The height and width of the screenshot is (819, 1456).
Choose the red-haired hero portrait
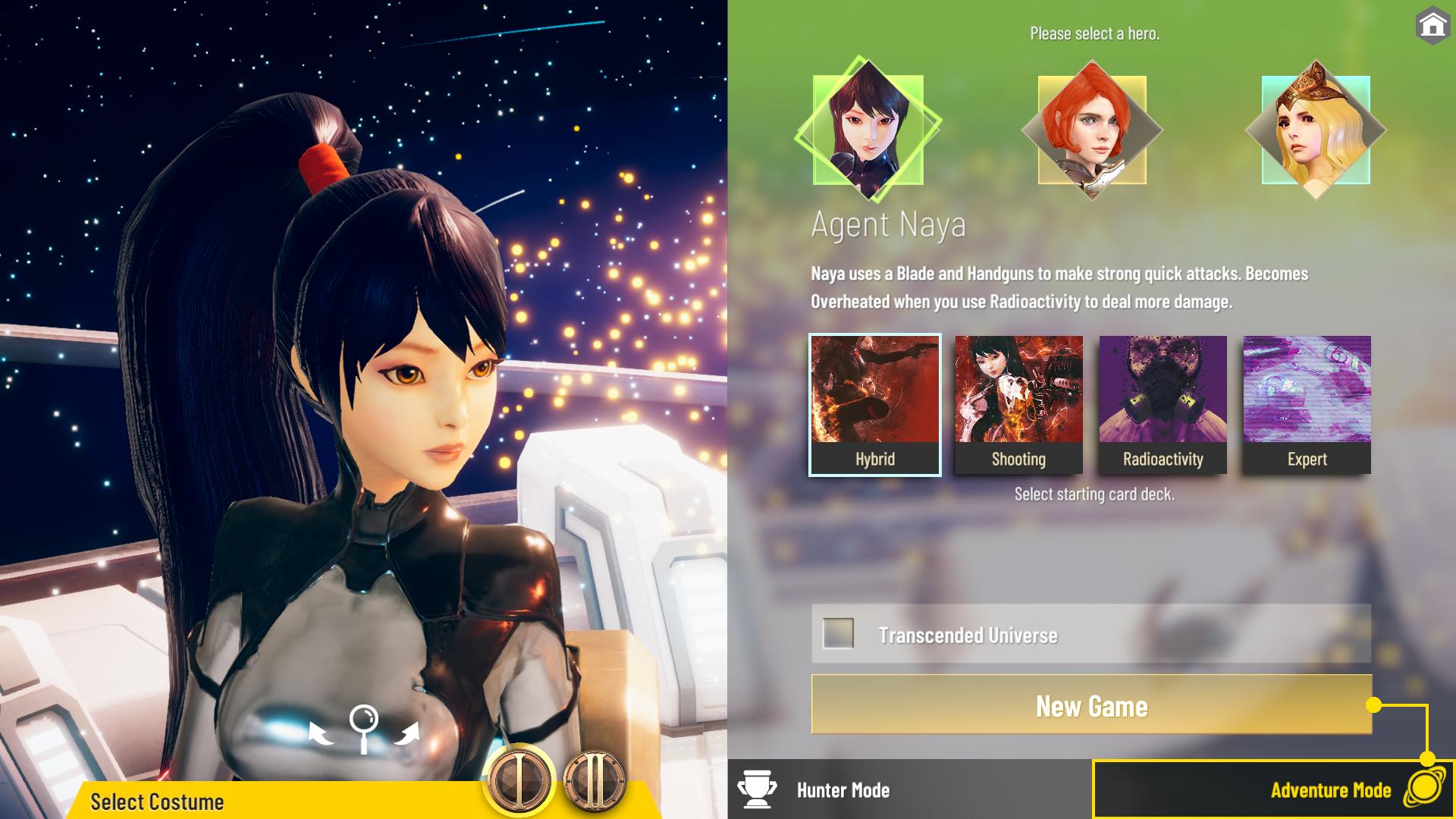[1091, 130]
